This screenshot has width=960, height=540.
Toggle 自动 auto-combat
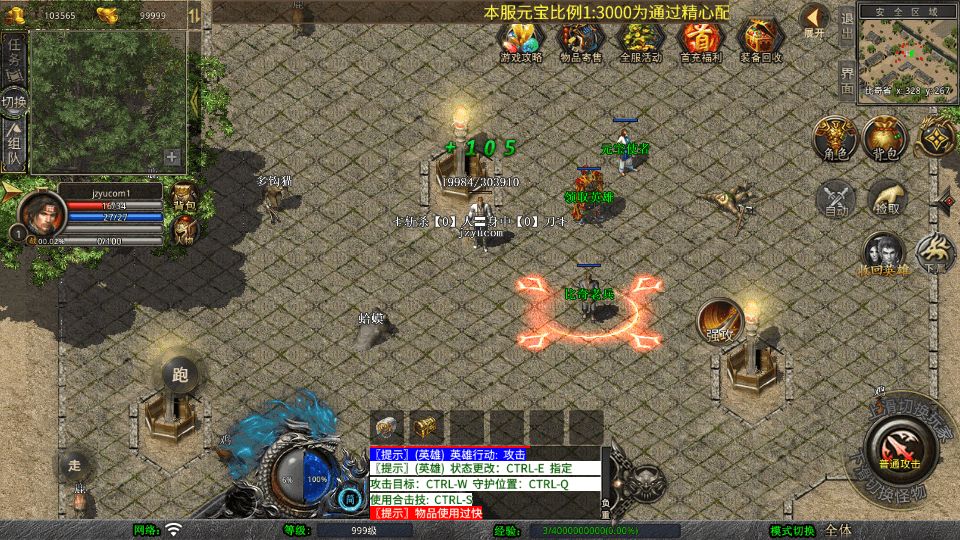pyautogui.click(x=836, y=199)
